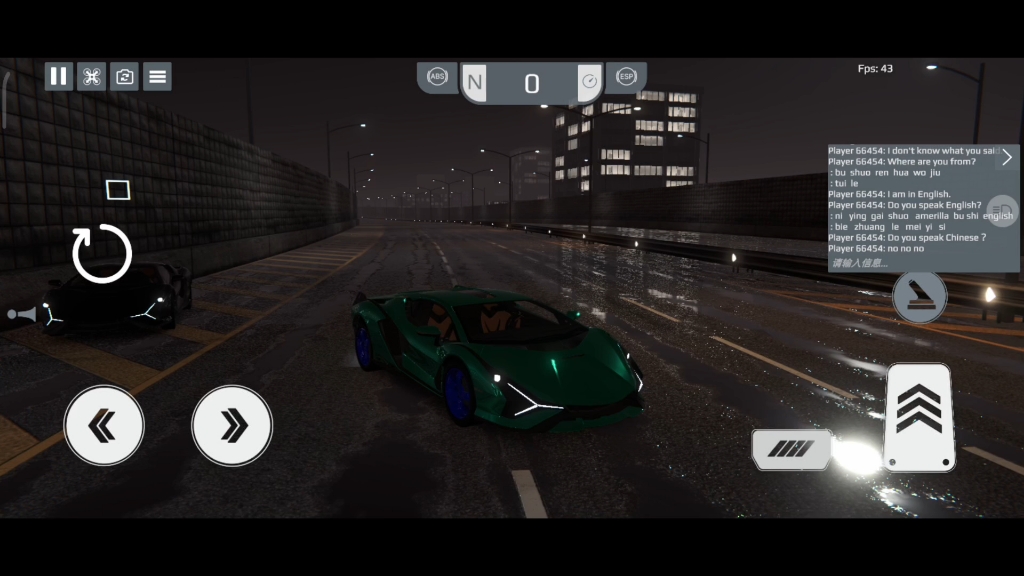Focus the chat message input field
Viewport: 1024px width, 576px height.
click(x=910, y=263)
